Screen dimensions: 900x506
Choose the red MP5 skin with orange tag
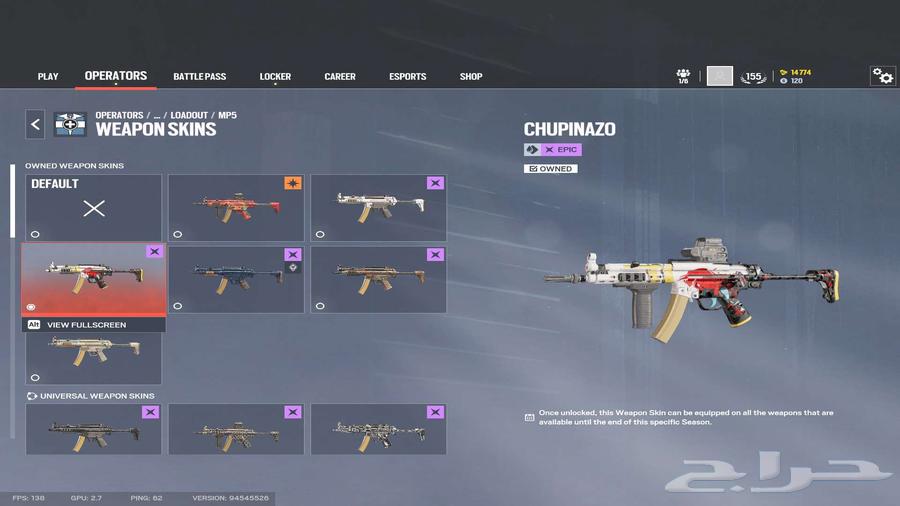pyautogui.click(x=236, y=208)
